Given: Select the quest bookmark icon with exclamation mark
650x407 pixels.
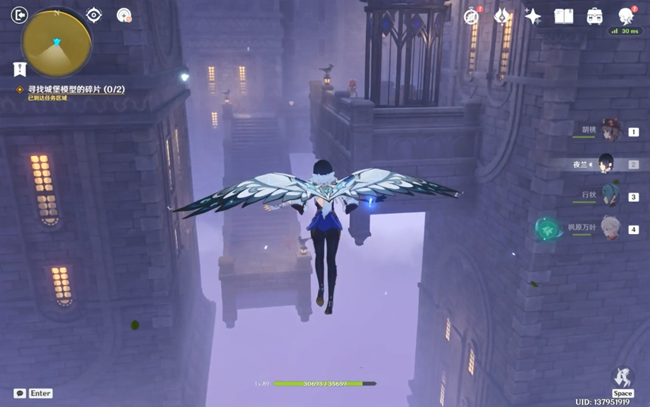Looking at the screenshot, I should (x=19, y=68).
